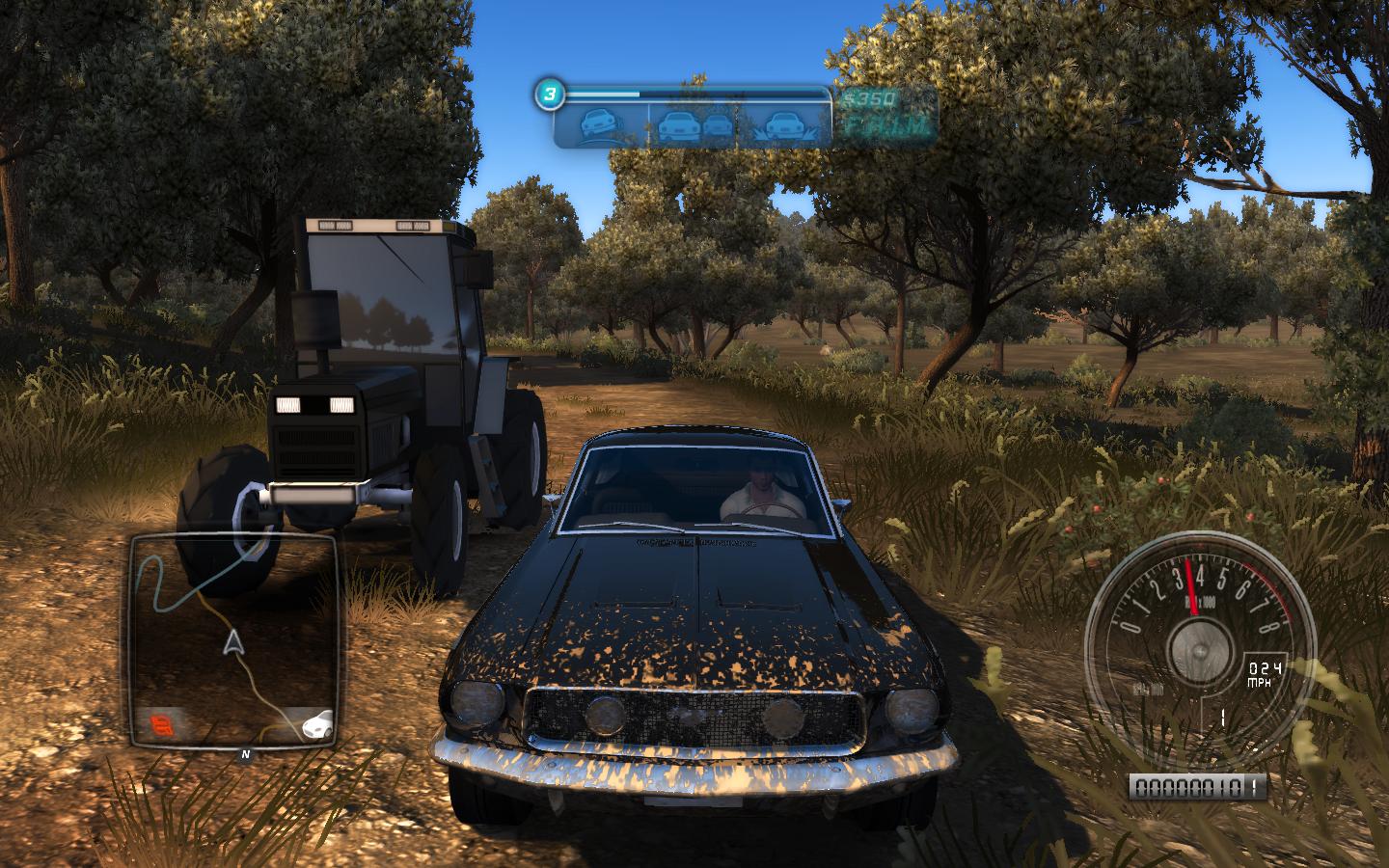Click the red stacked icon on the minimap
The image size is (1389, 868).
tap(160, 724)
